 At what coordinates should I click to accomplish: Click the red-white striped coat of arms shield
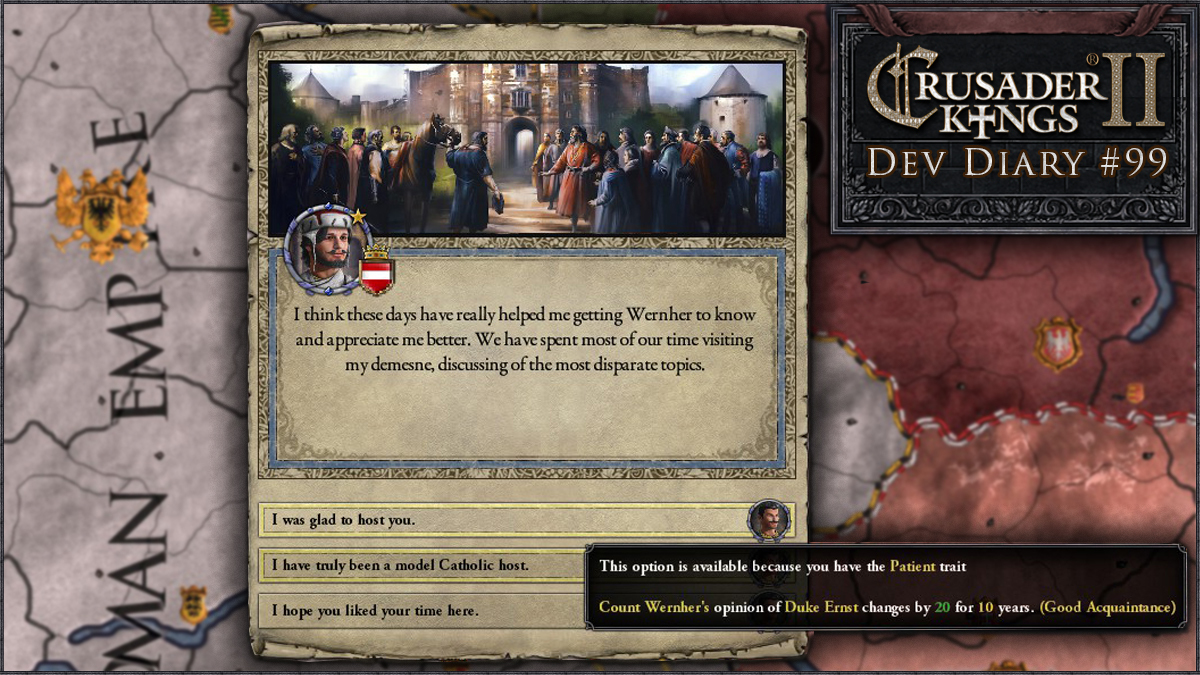pyautogui.click(x=377, y=272)
